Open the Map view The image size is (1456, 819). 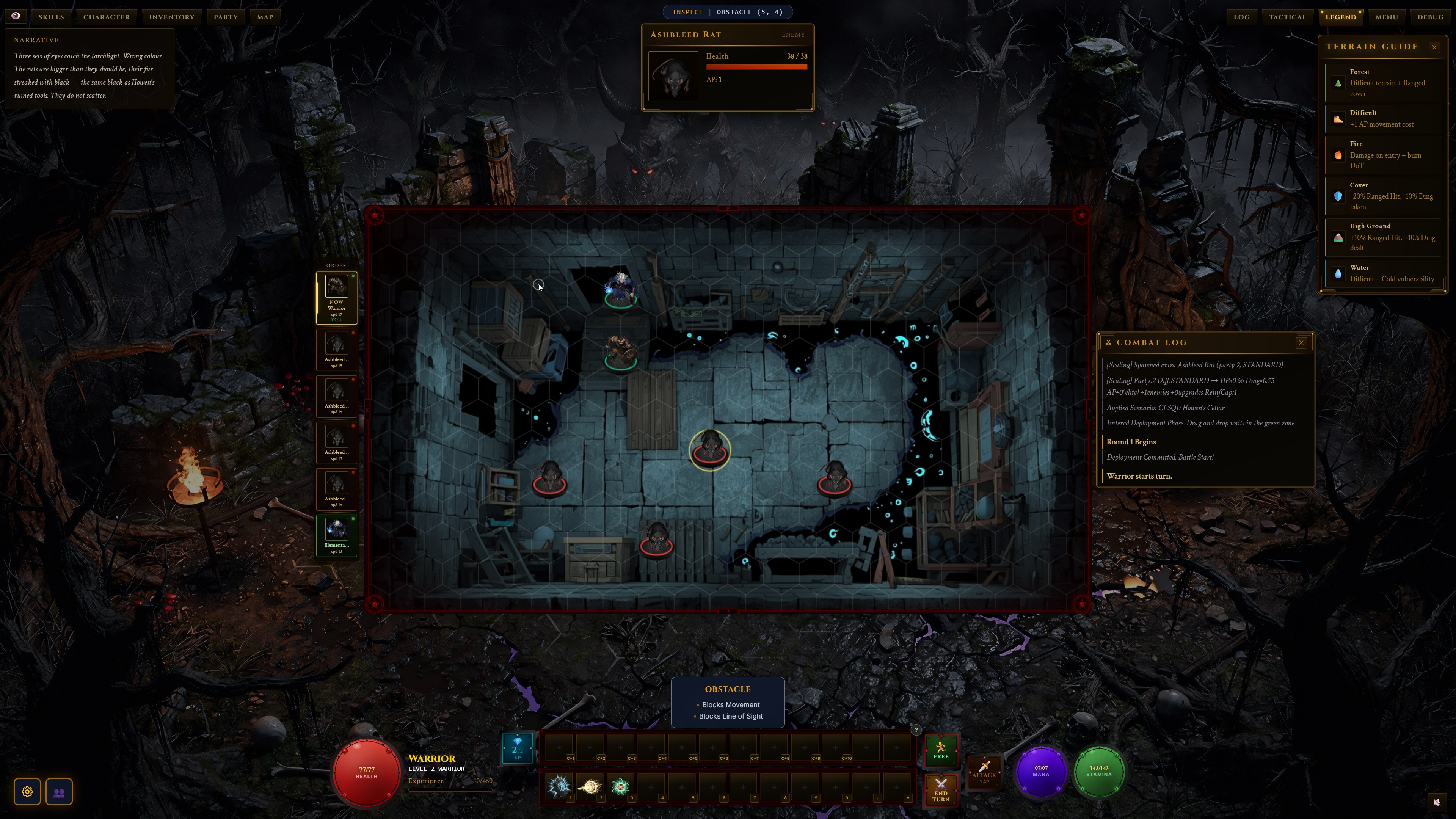tap(265, 17)
